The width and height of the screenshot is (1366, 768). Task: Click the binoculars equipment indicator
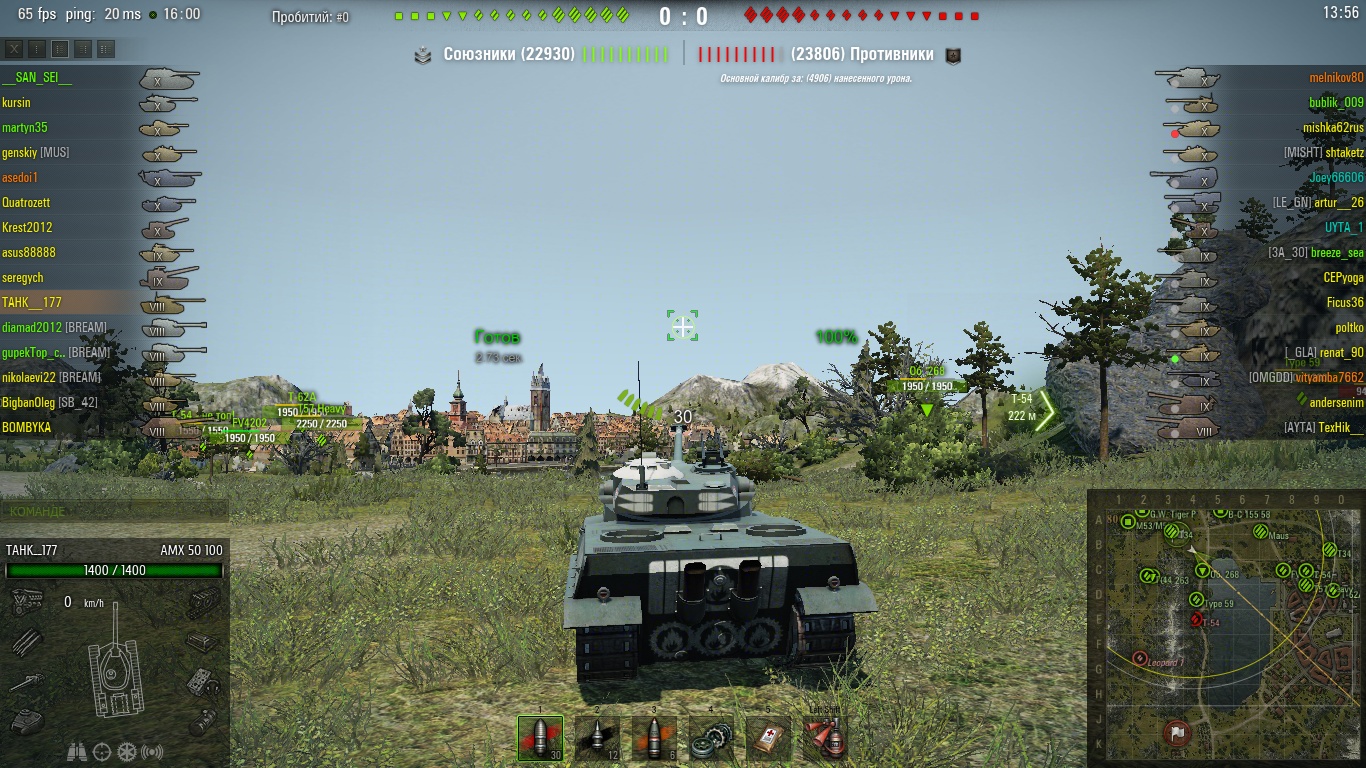(76, 751)
